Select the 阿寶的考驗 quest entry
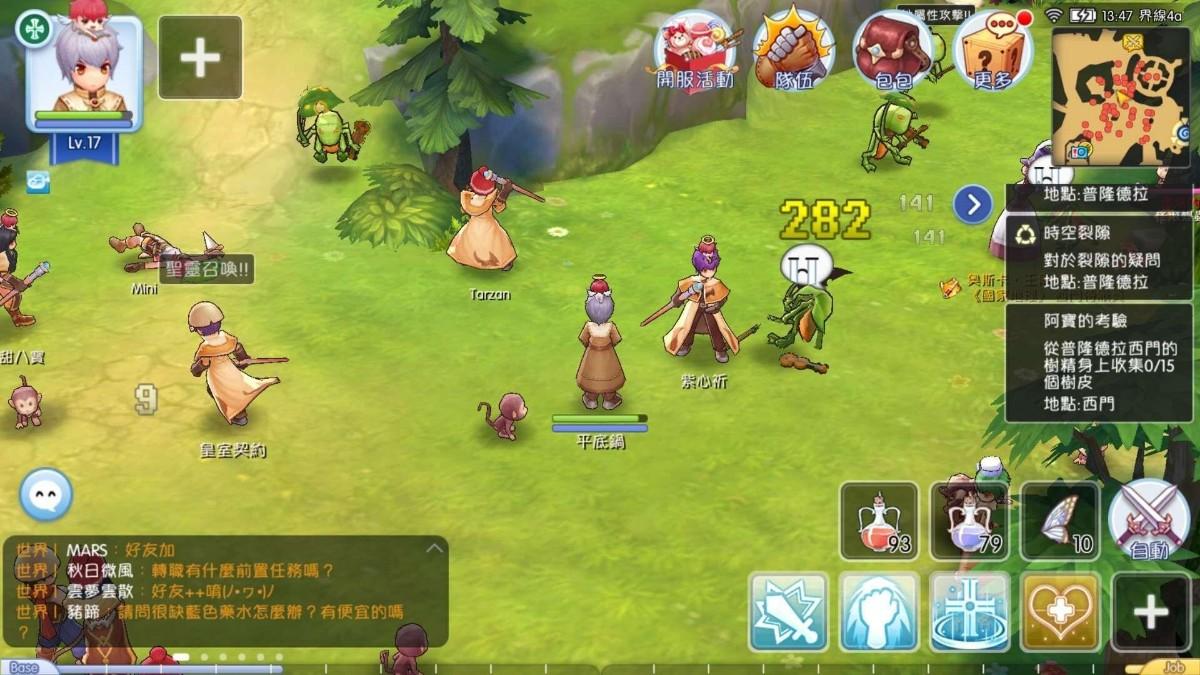Viewport: 1200px width, 675px height. (x=1098, y=362)
